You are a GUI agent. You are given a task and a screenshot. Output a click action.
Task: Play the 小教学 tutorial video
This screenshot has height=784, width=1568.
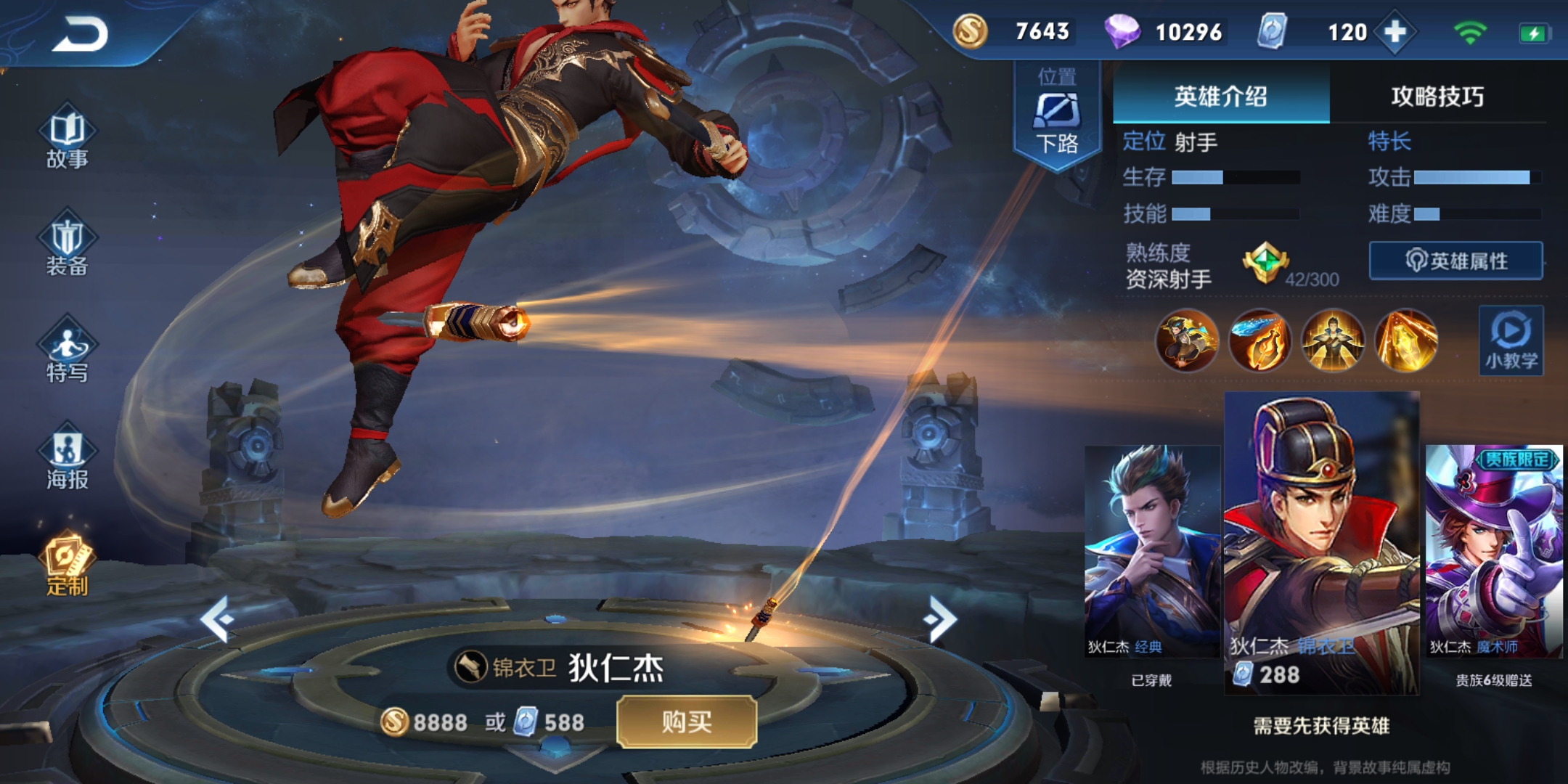[x=1511, y=340]
